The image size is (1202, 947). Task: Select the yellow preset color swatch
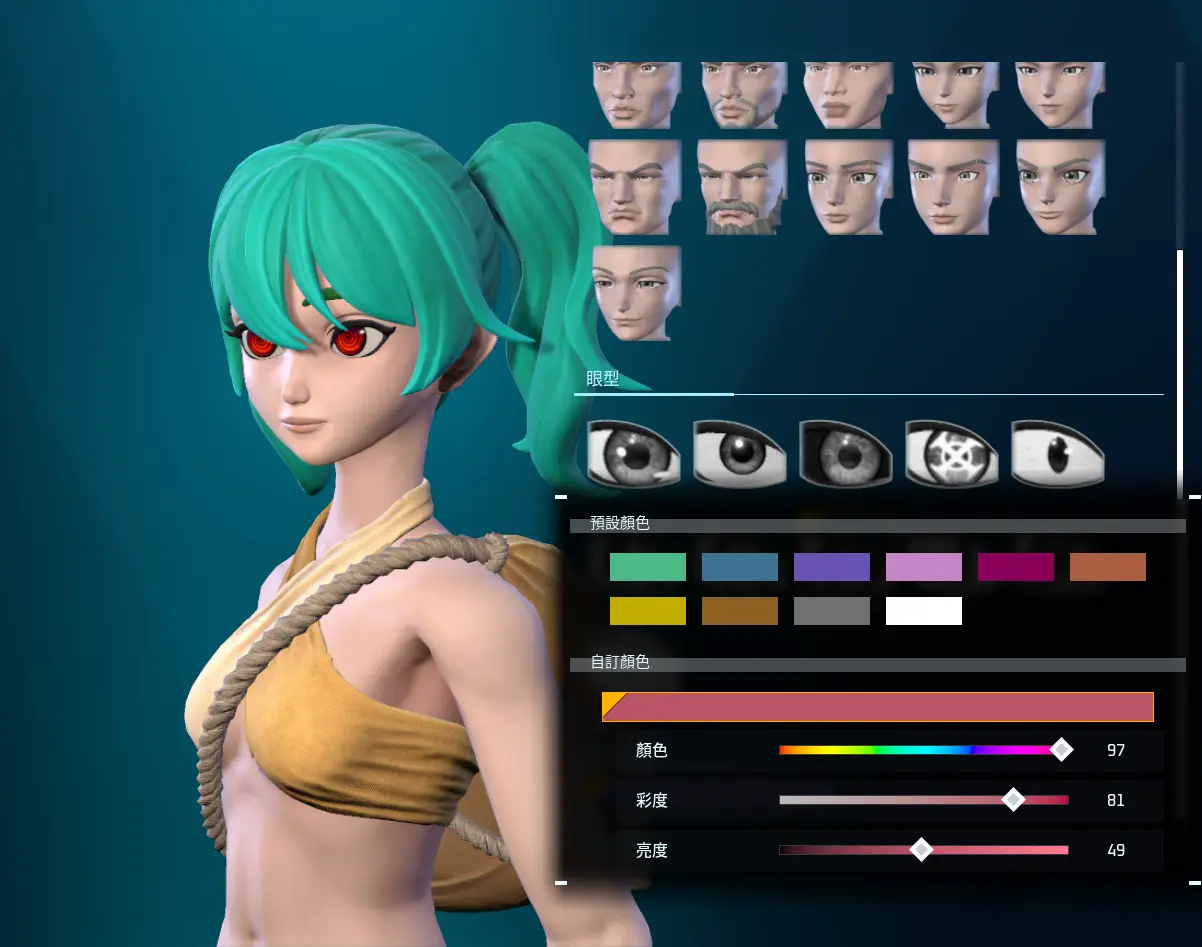(x=647, y=611)
